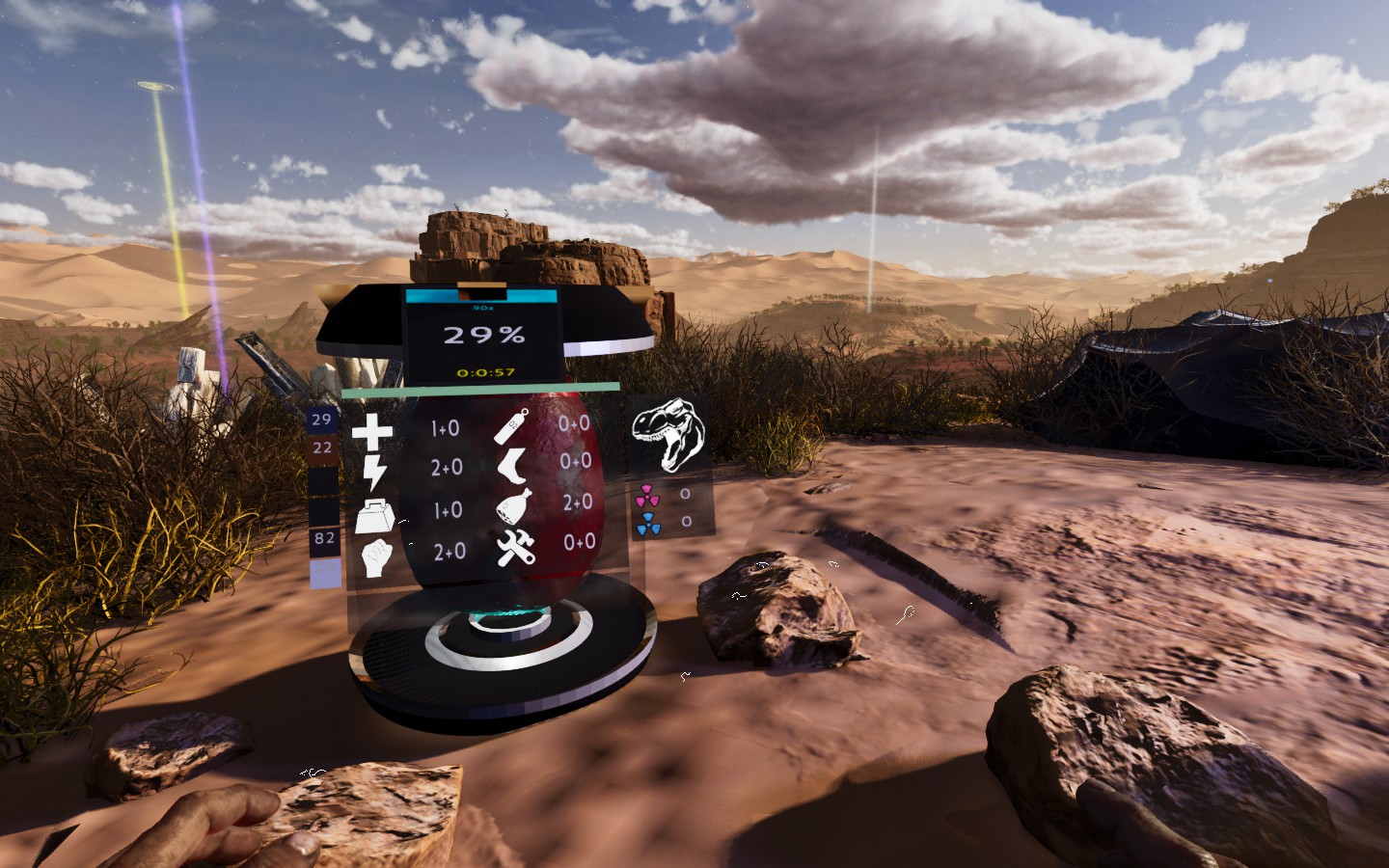
Task: Click the food drumstick stat icon
Action: 513,506
